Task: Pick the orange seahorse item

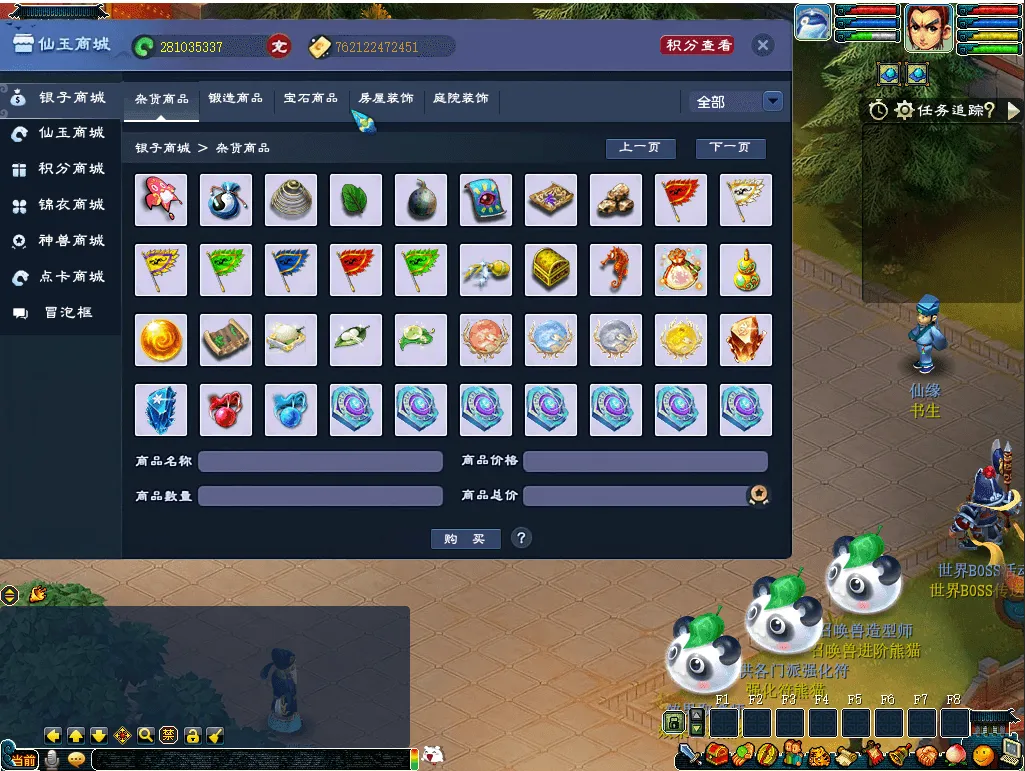Action: [615, 270]
